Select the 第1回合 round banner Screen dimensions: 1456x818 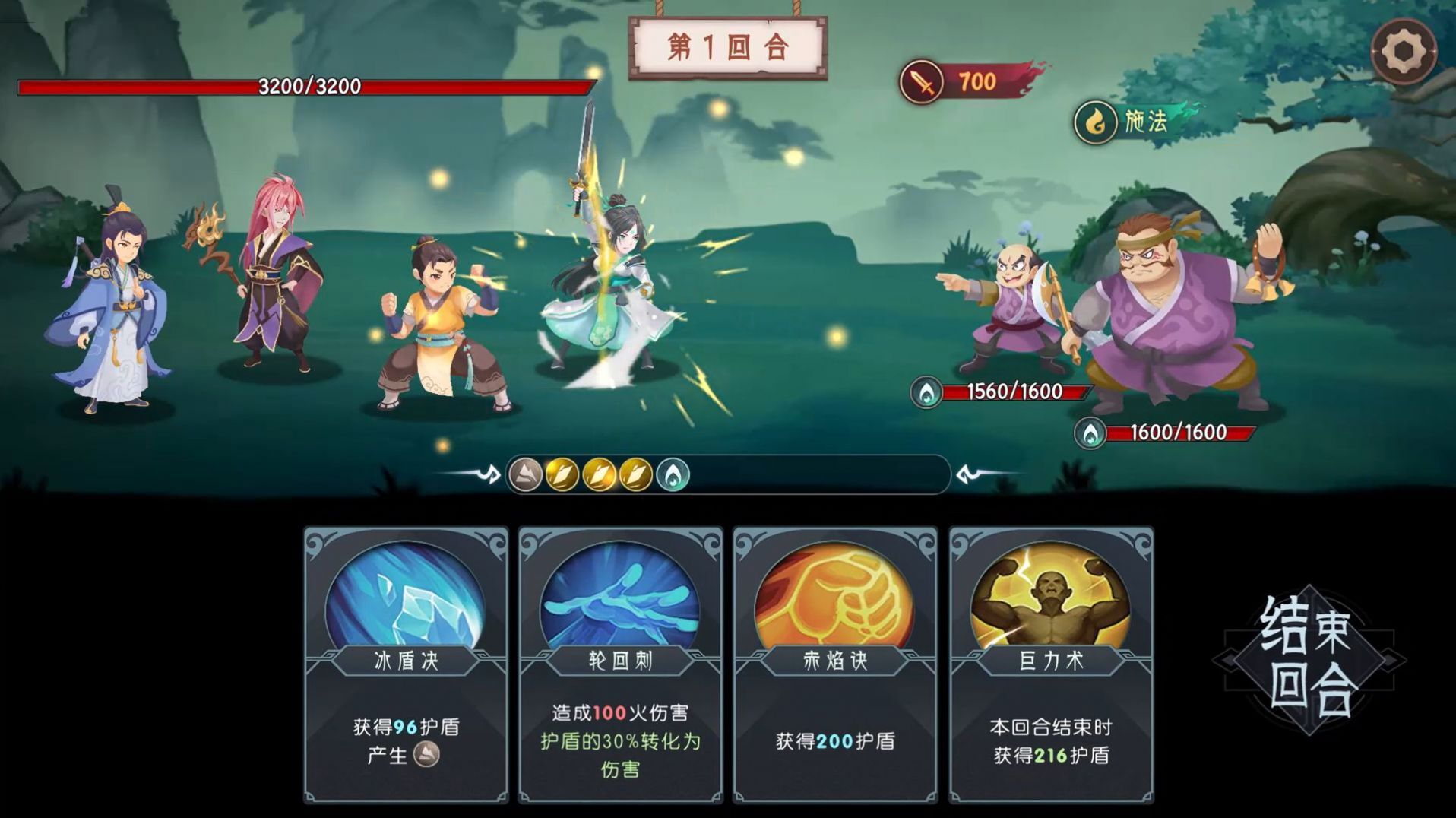(727, 48)
